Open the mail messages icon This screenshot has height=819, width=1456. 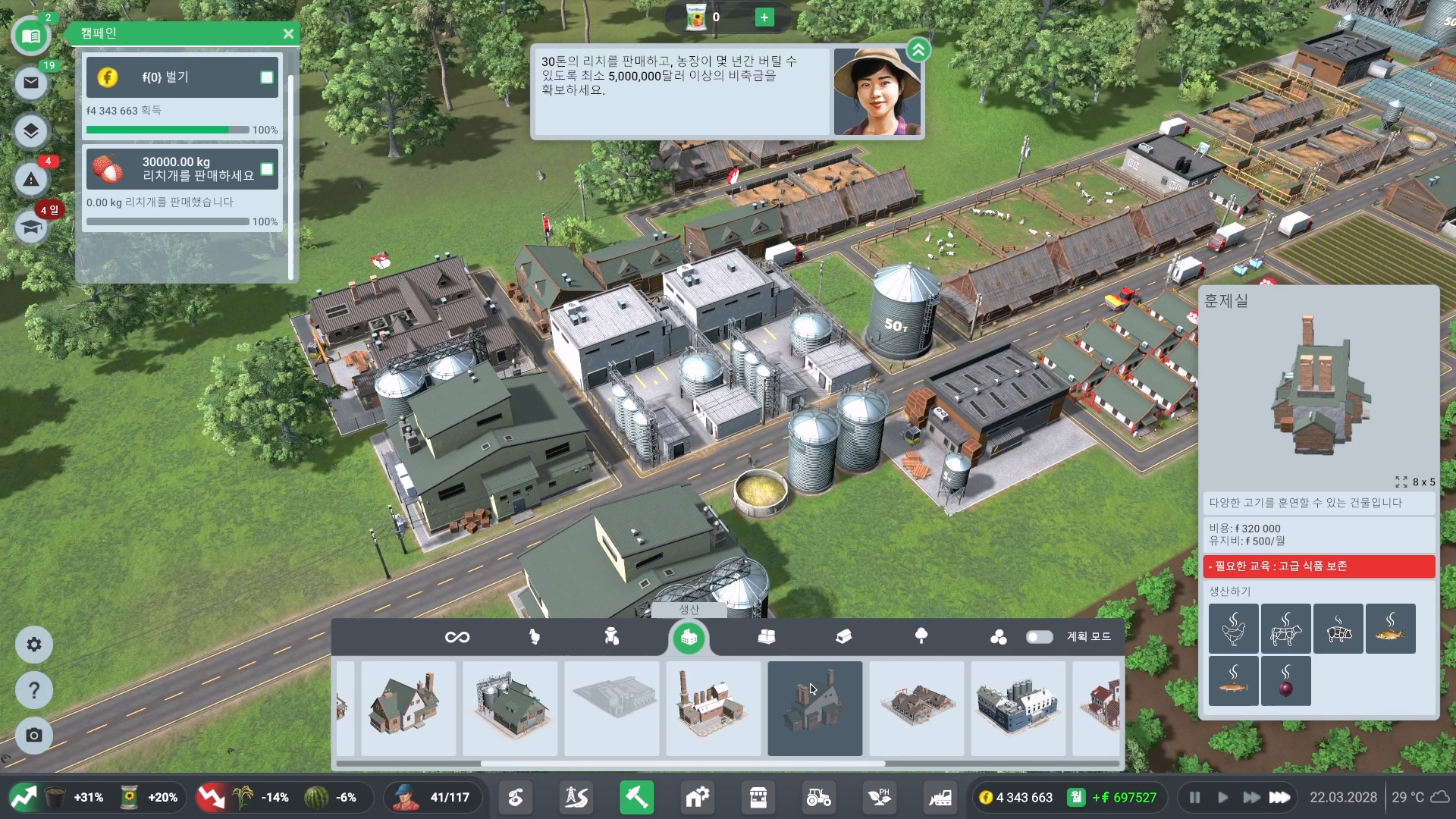pos(31,83)
